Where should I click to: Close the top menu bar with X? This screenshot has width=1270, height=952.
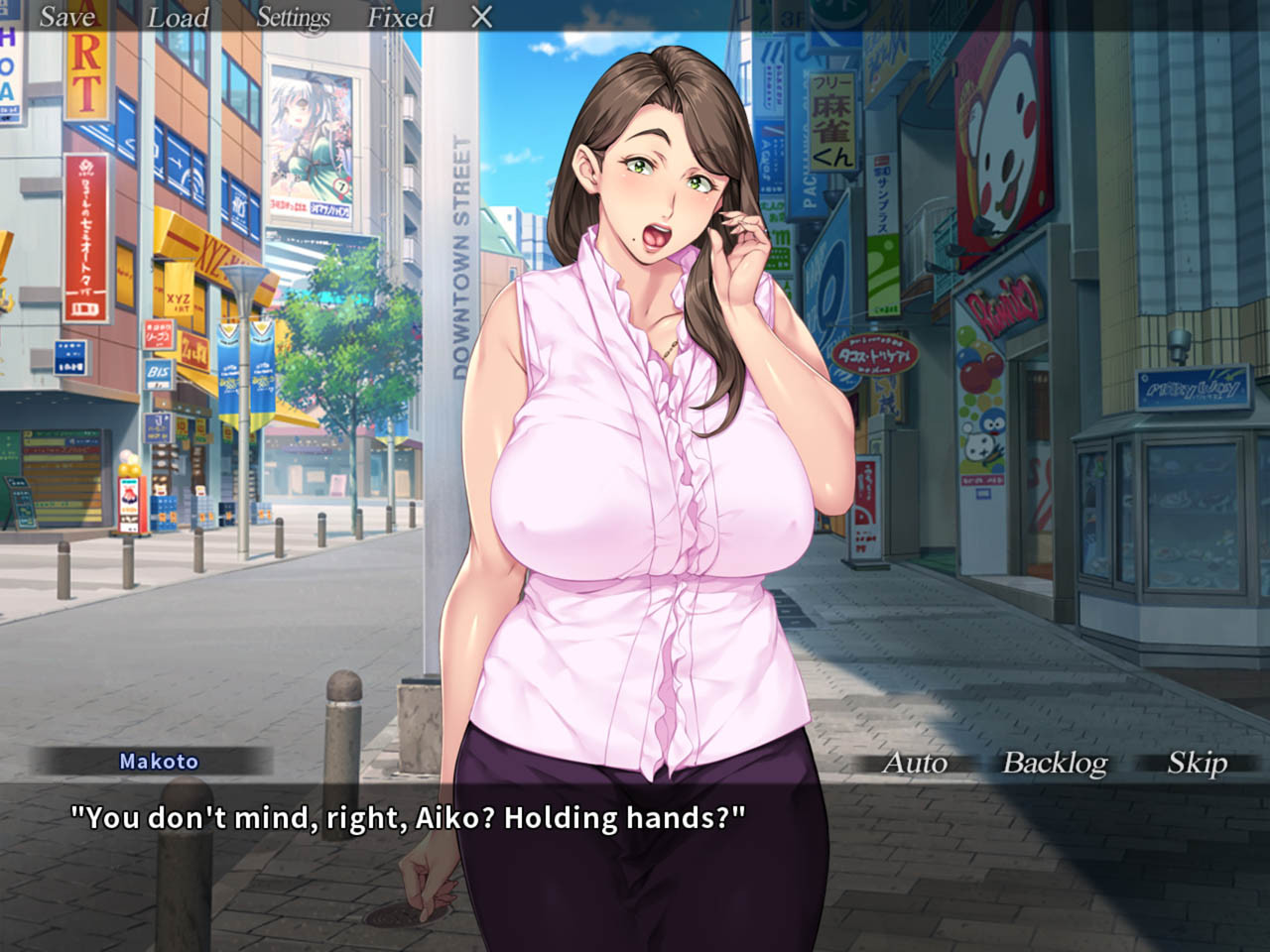[481, 17]
